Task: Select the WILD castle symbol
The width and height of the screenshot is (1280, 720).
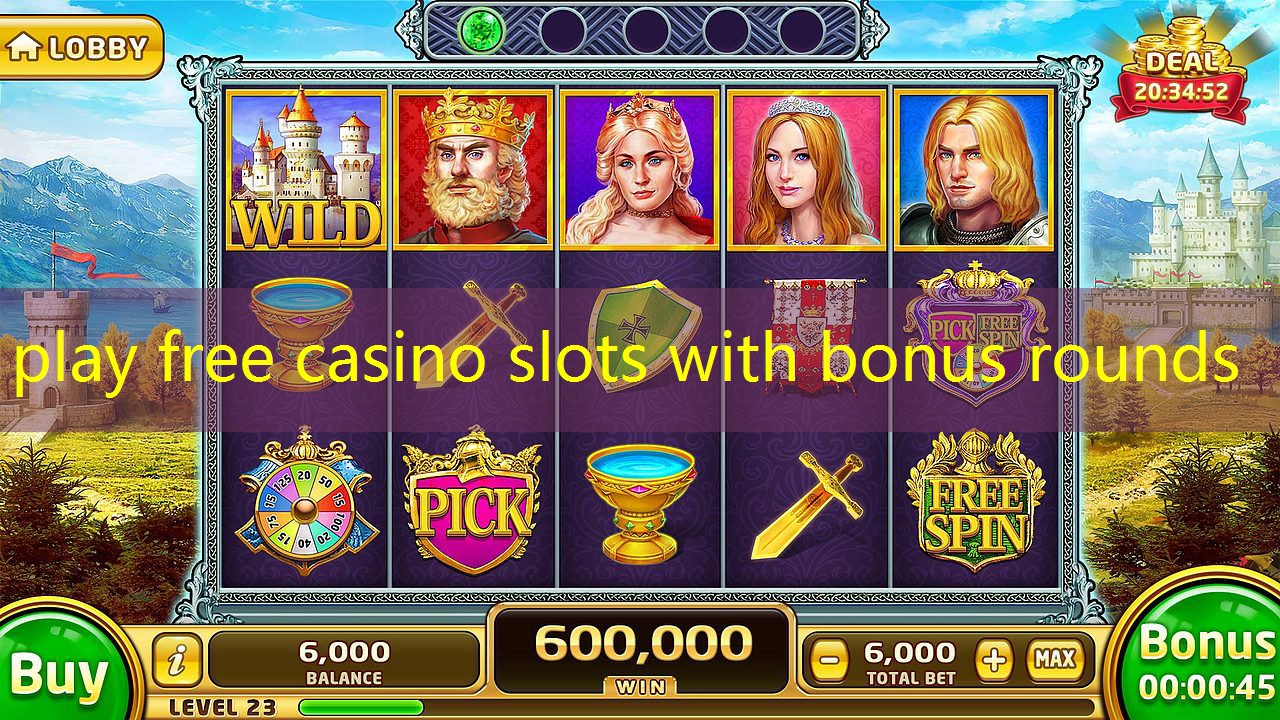Action: [x=303, y=170]
